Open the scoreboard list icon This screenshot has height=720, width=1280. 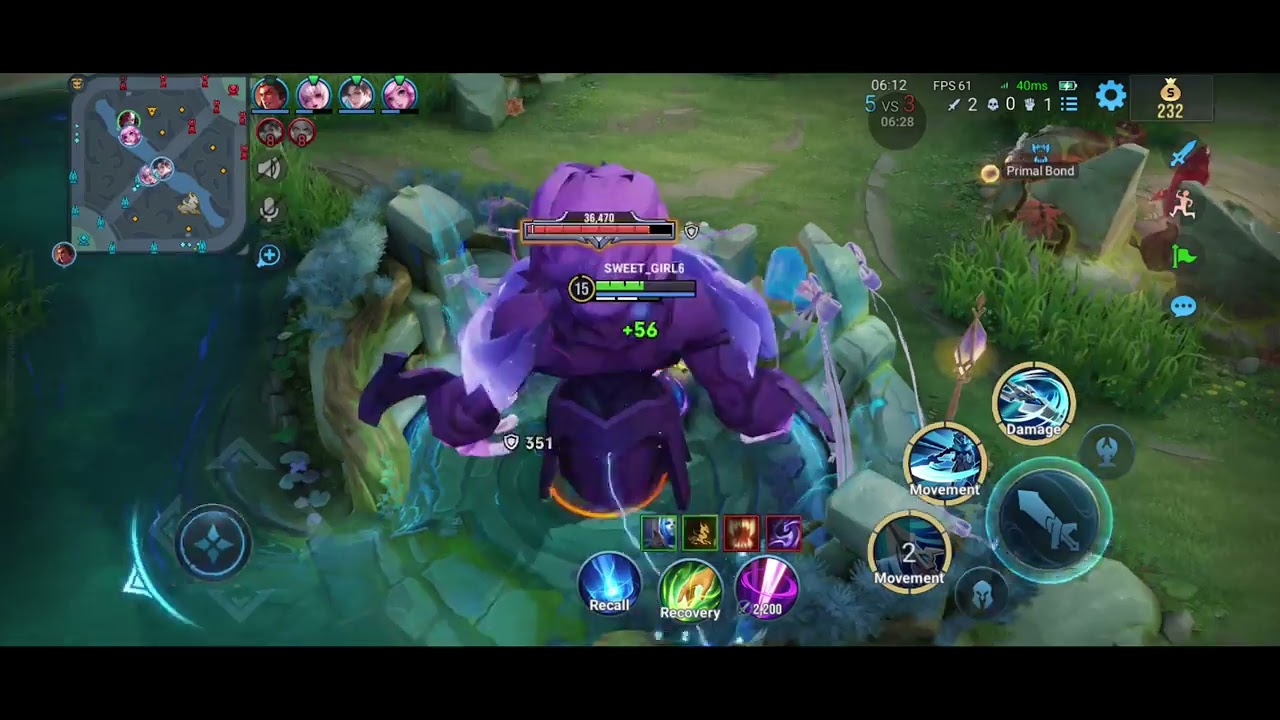pos(1069,104)
